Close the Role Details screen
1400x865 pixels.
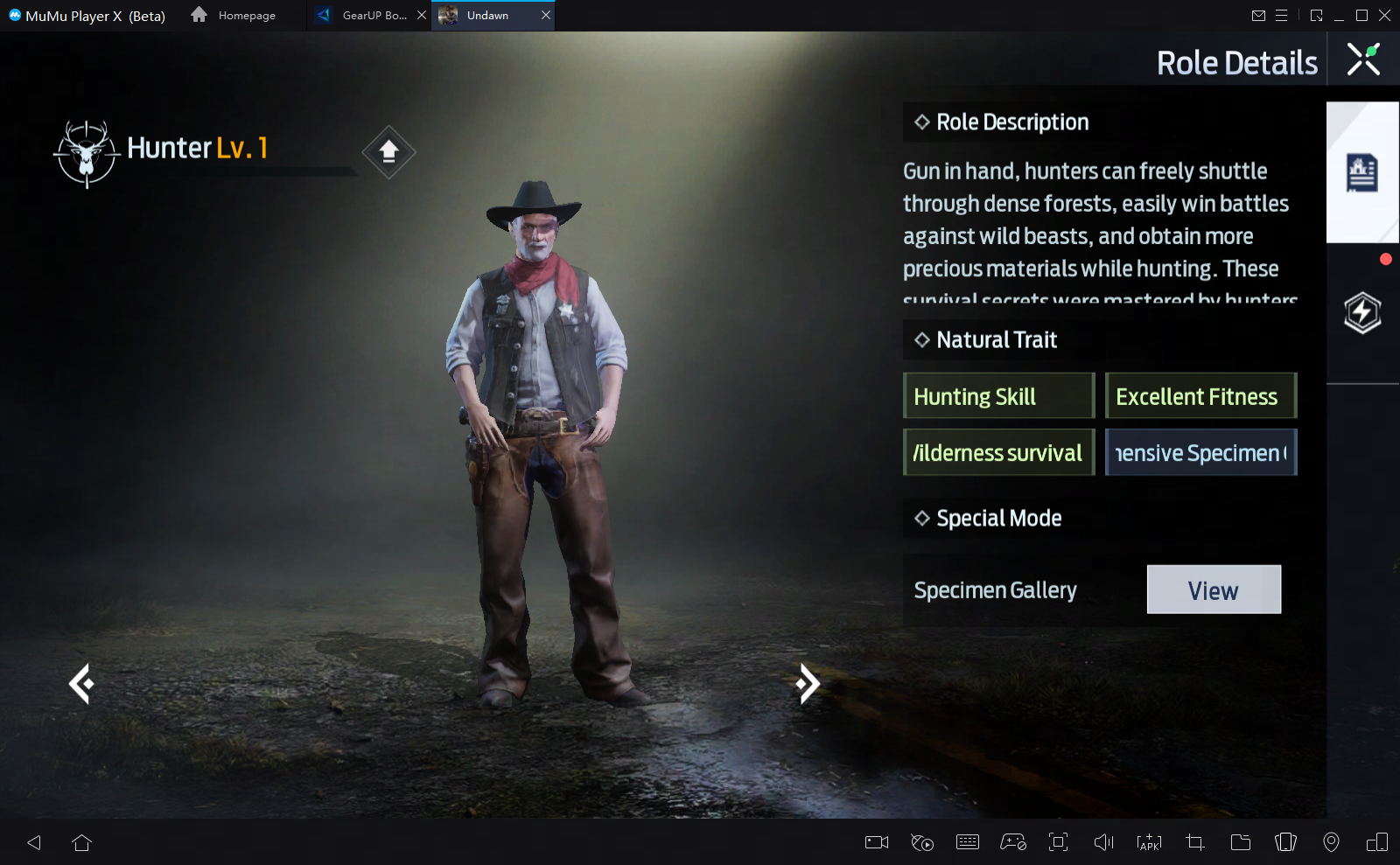pos(1362,59)
